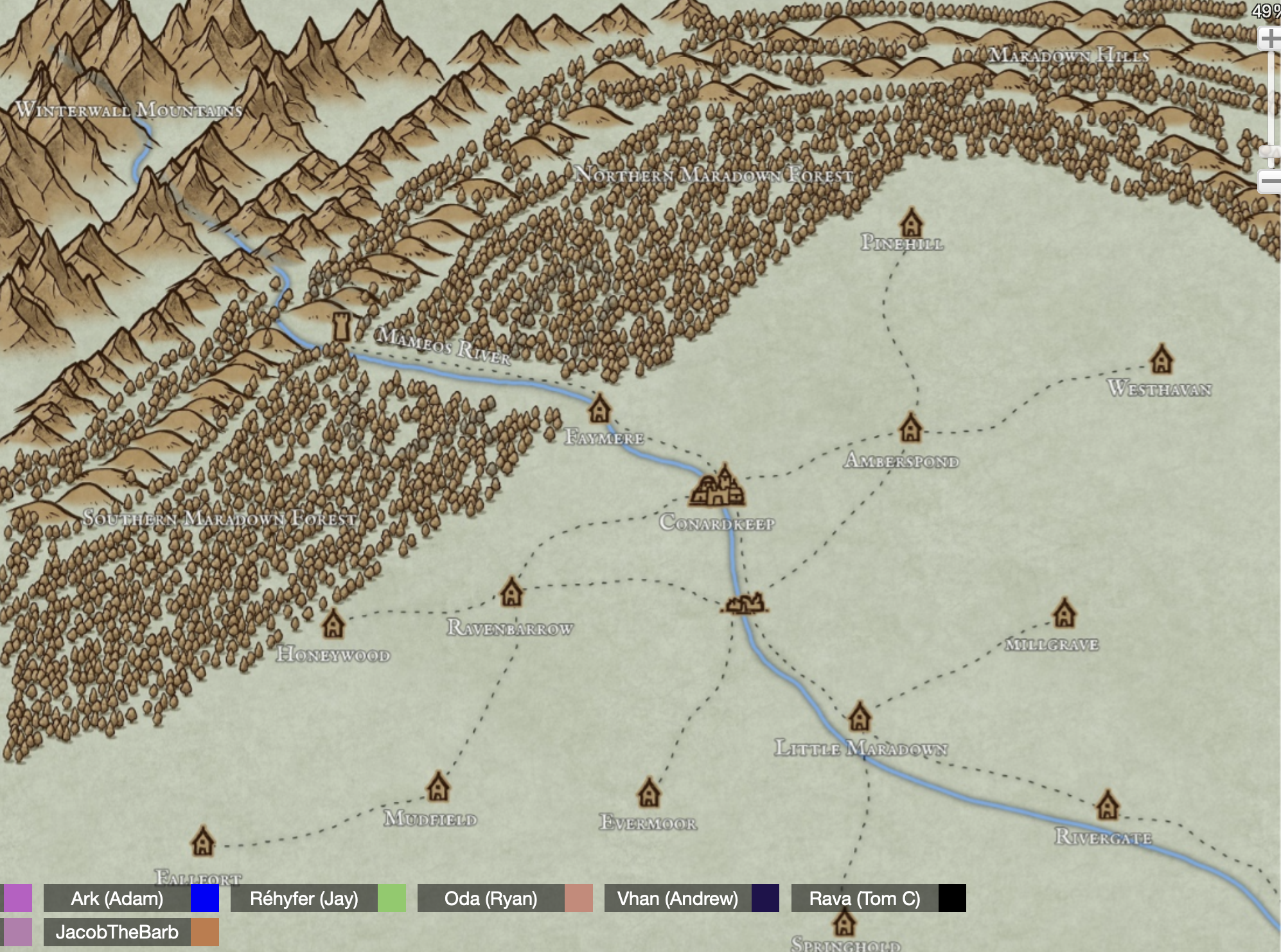Viewport: 1281px width, 952px height.
Task: Click Vhan's dark navy color swatch
Action: point(765,898)
